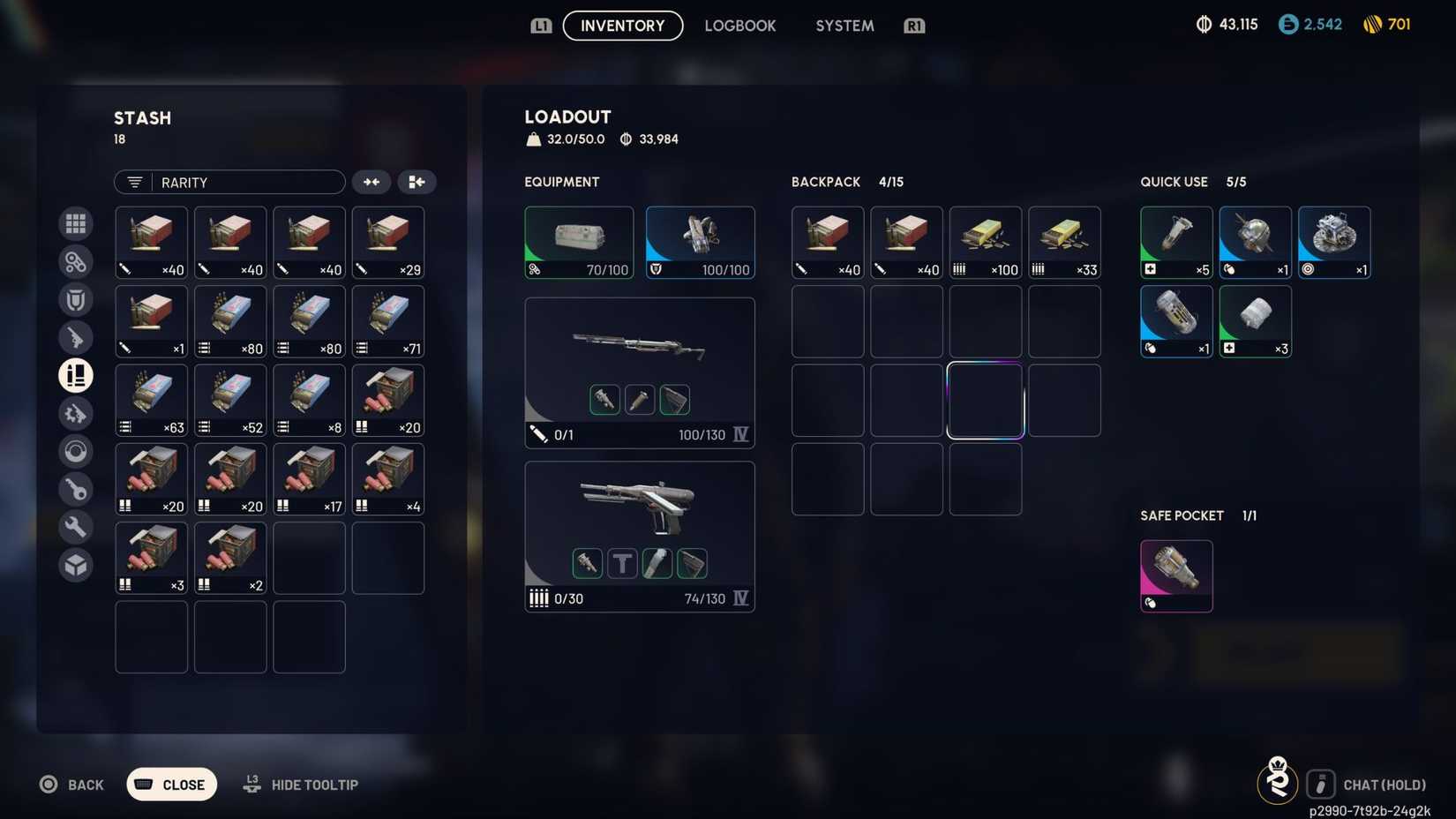The height and width of the screenshot is (819, 1456).
Task: Select the shotgun shell stack of 2
Action: (230, 558)
